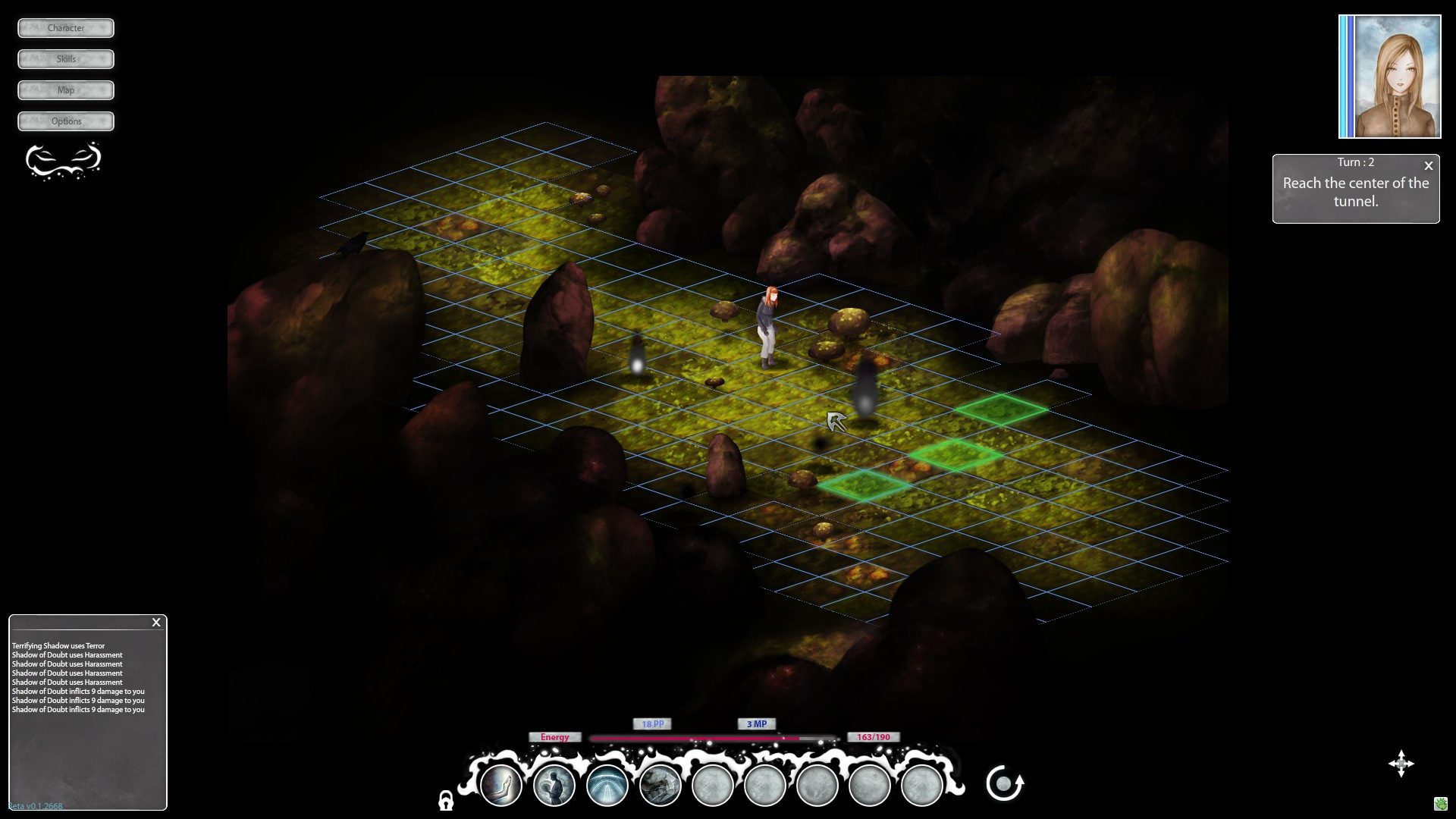Viewport: 1456px width, 819px height.
Task: Open the Skills menu
Action: [x=66, y=59]
